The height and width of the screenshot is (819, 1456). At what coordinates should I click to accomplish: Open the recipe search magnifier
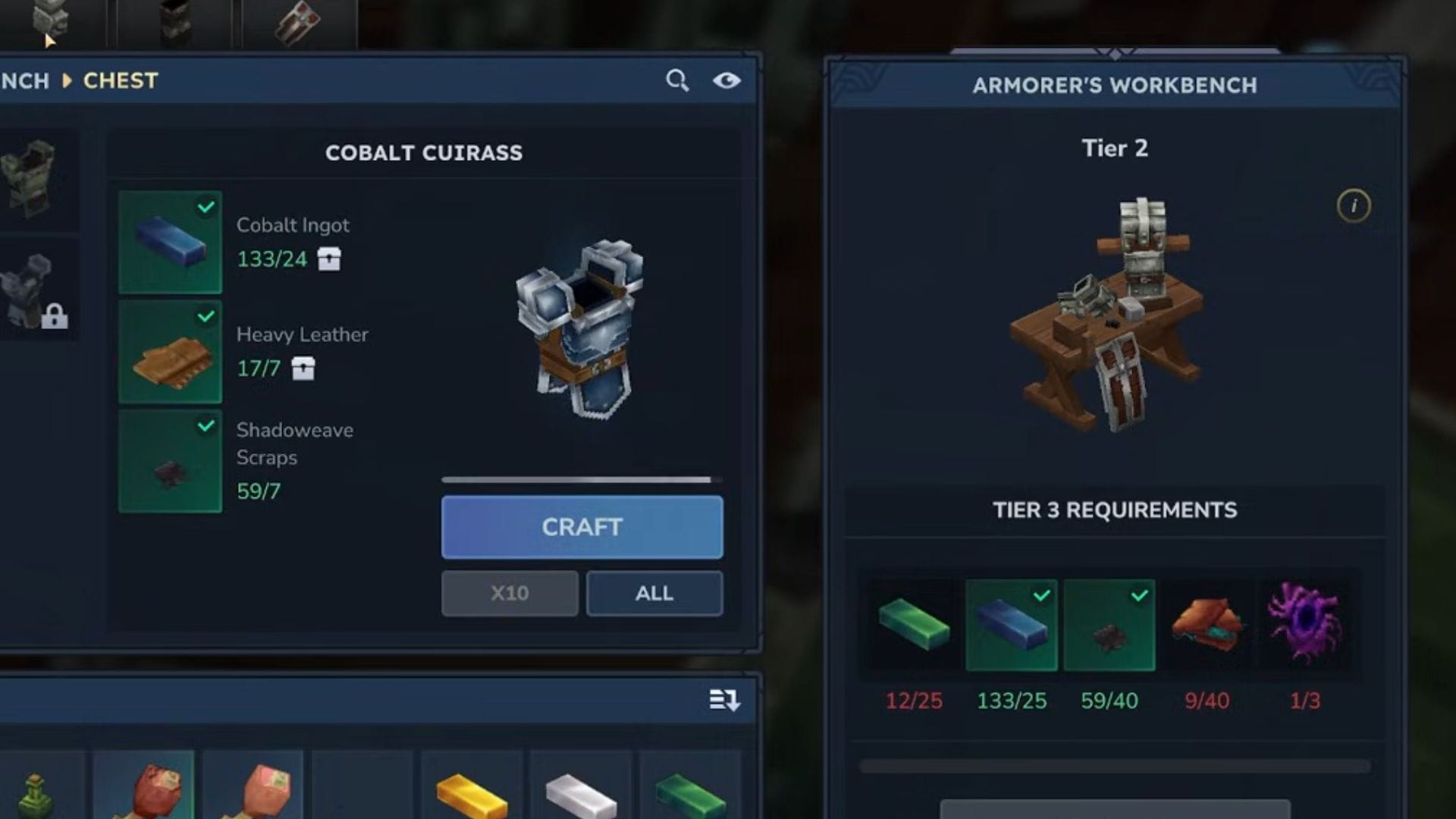coord(677,80)
